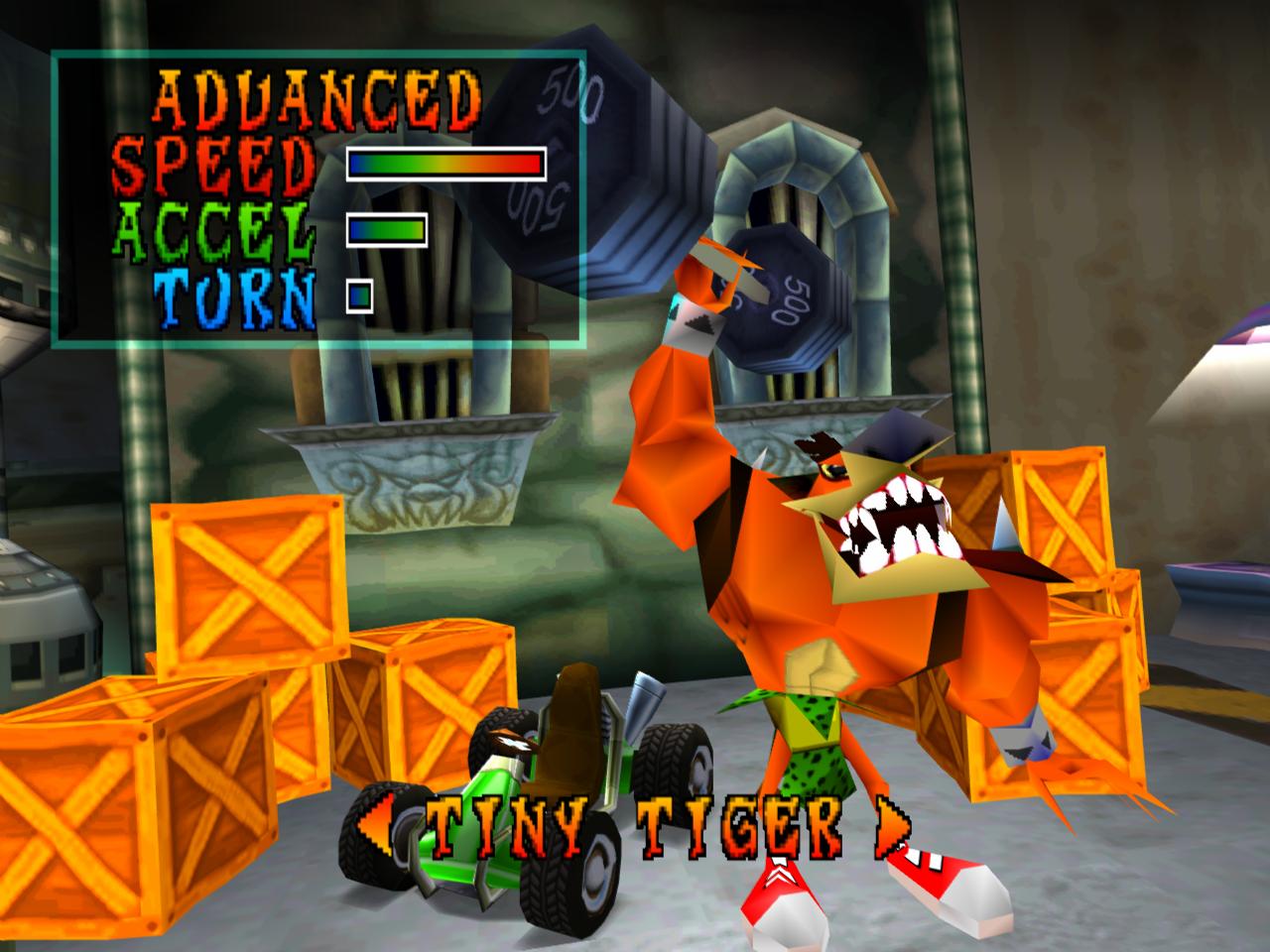The image size is (1270, 952).
Task: Click the right orange arrow to view next character
Action: click(889, 826)
